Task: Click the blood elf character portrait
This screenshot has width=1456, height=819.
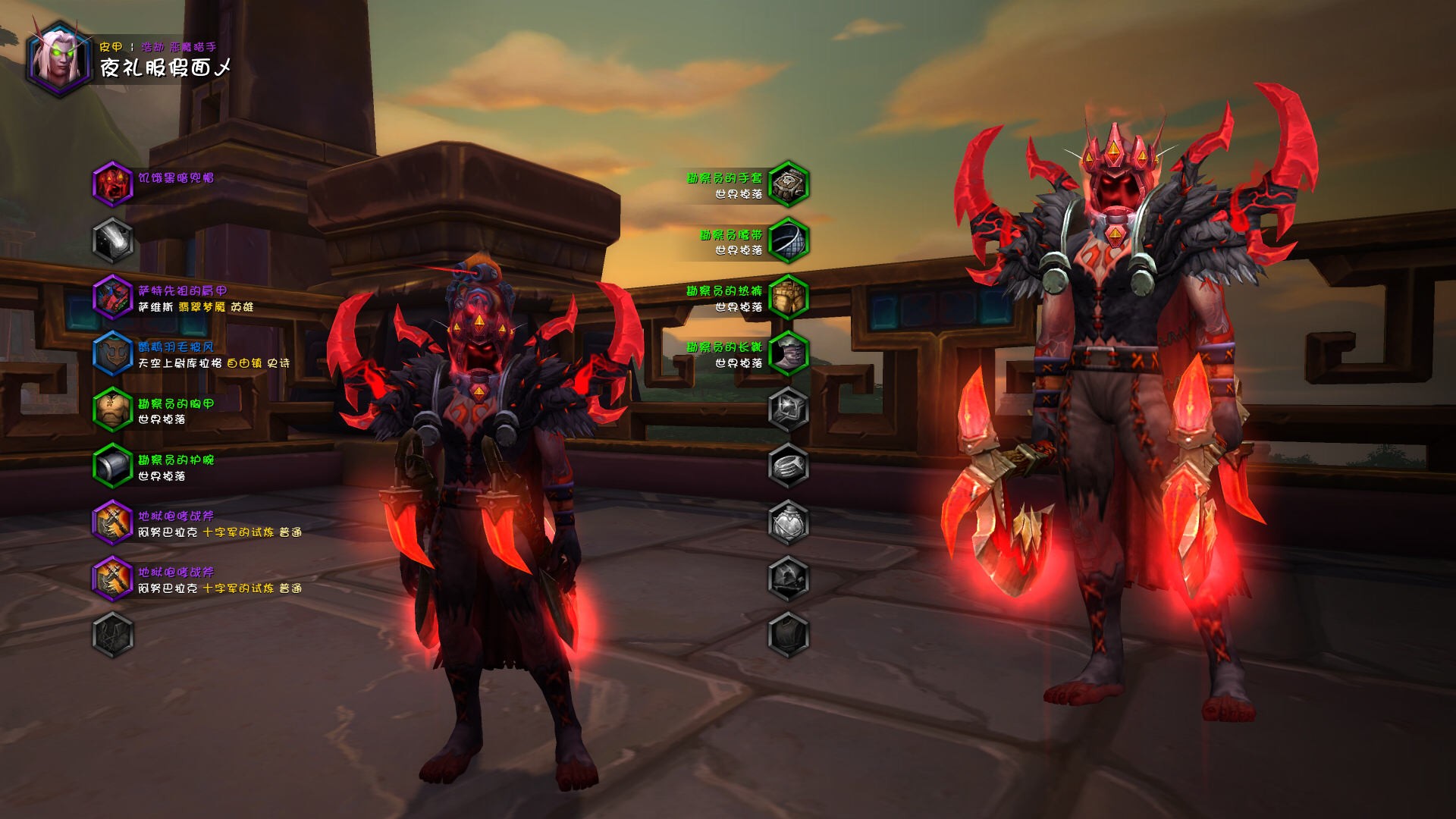Action: pyautogui.click(x=59, y=60)
